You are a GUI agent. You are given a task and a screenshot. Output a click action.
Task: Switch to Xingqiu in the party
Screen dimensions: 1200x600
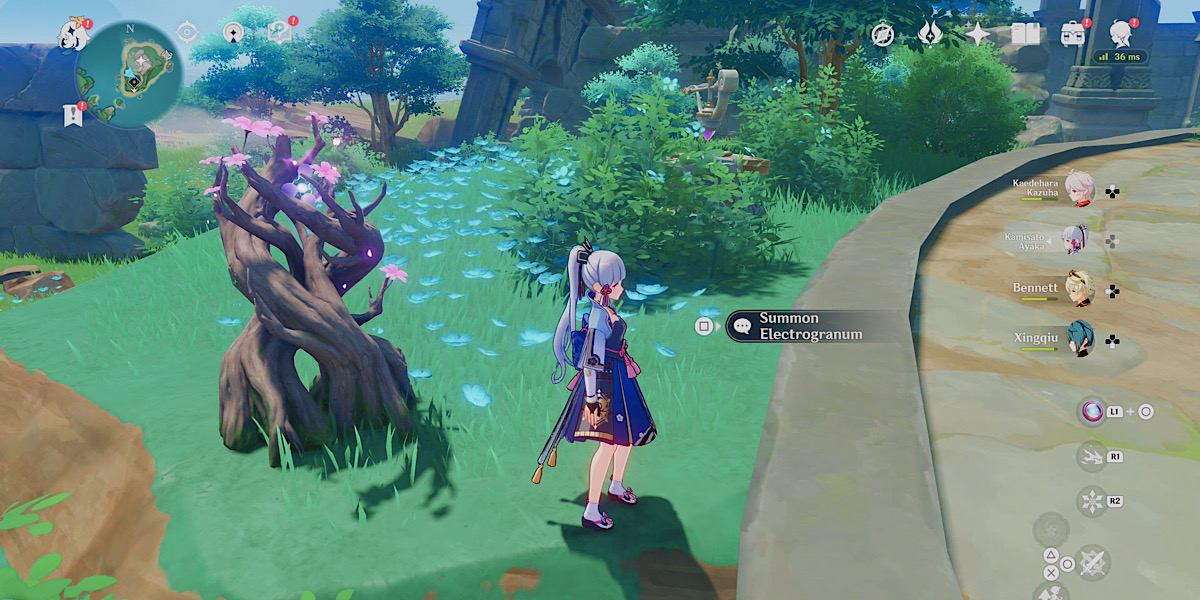point(1078,340)
